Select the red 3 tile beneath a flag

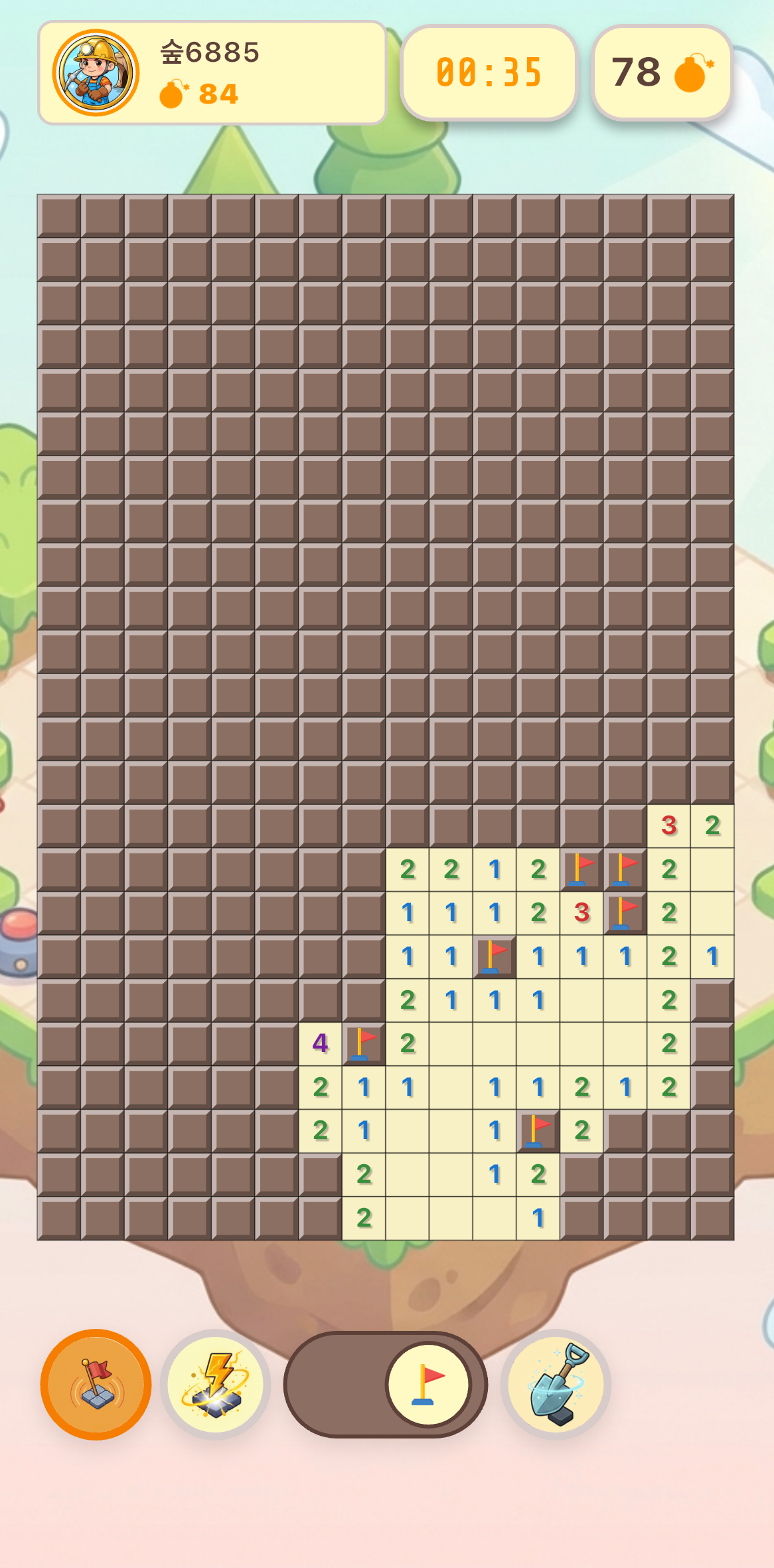pos(582,913)
